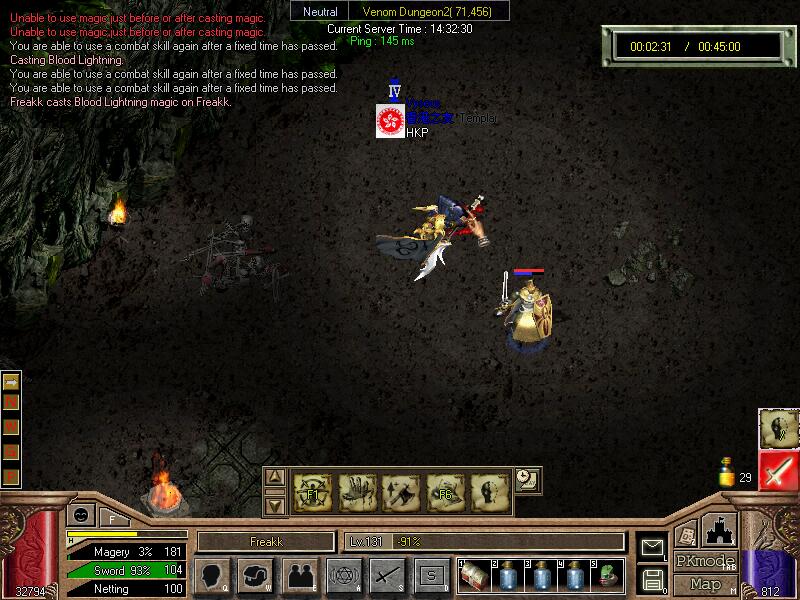Open the inventory bag button
The width and height of the screenshot is (800, 600).
click(x=254, y=575)
